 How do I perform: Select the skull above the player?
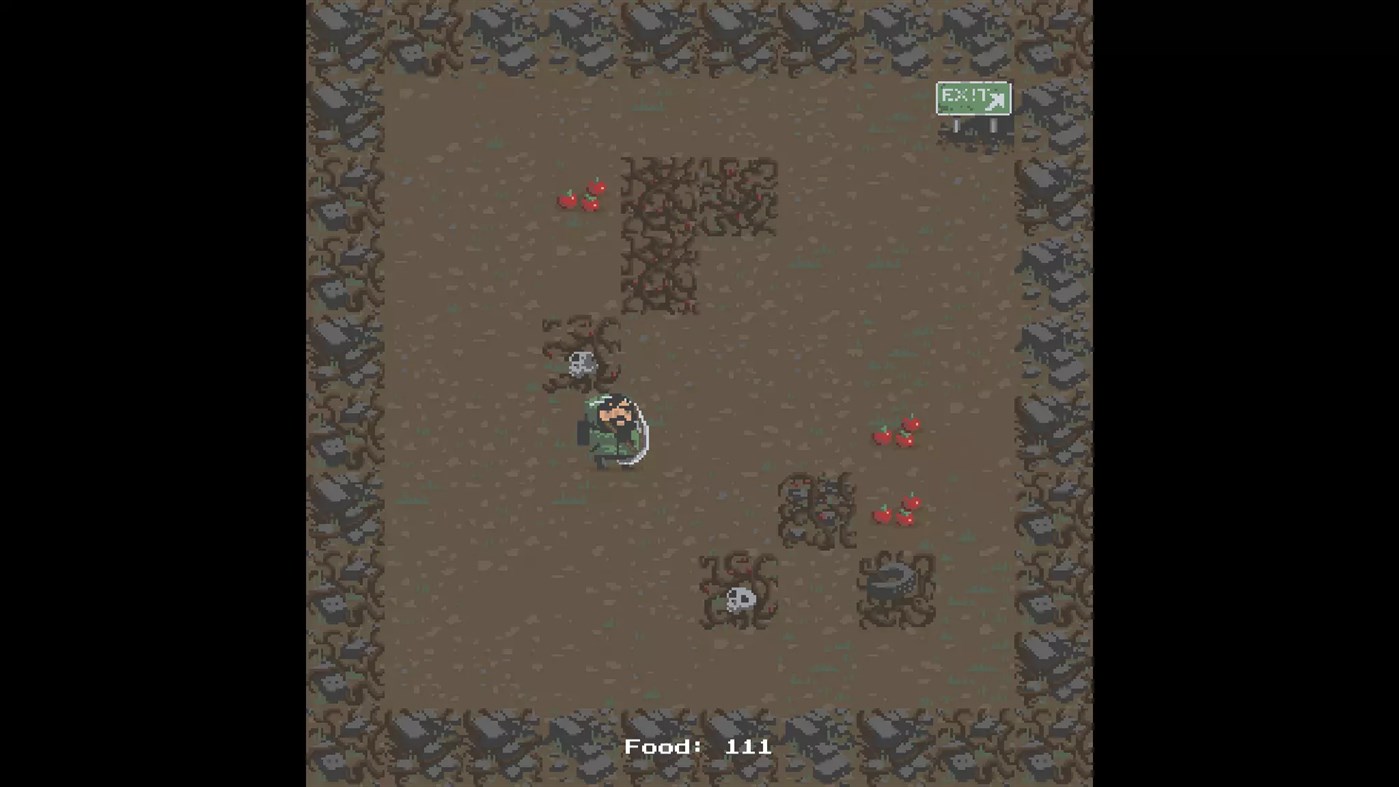tap(581, 363)
